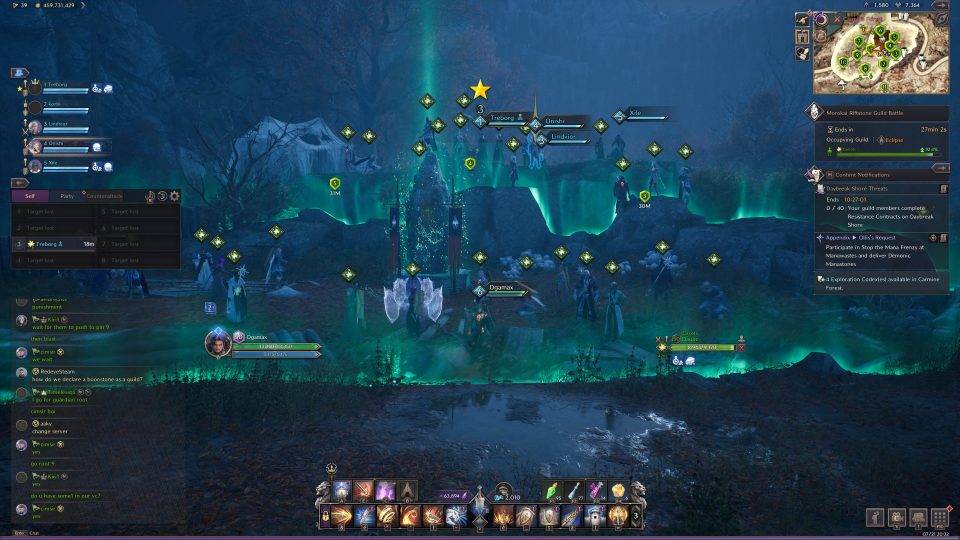Open target panel gear settings

click(x=175, y=197)
